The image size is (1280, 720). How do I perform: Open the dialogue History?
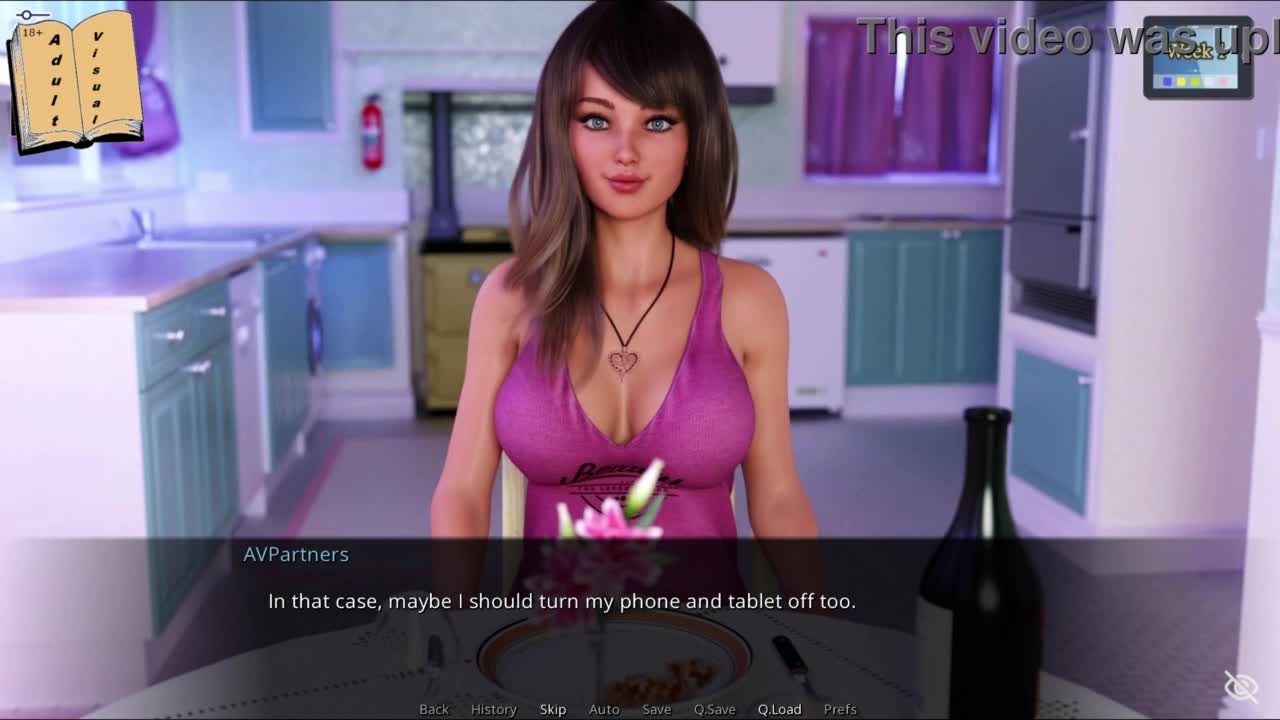coord(494,709)
